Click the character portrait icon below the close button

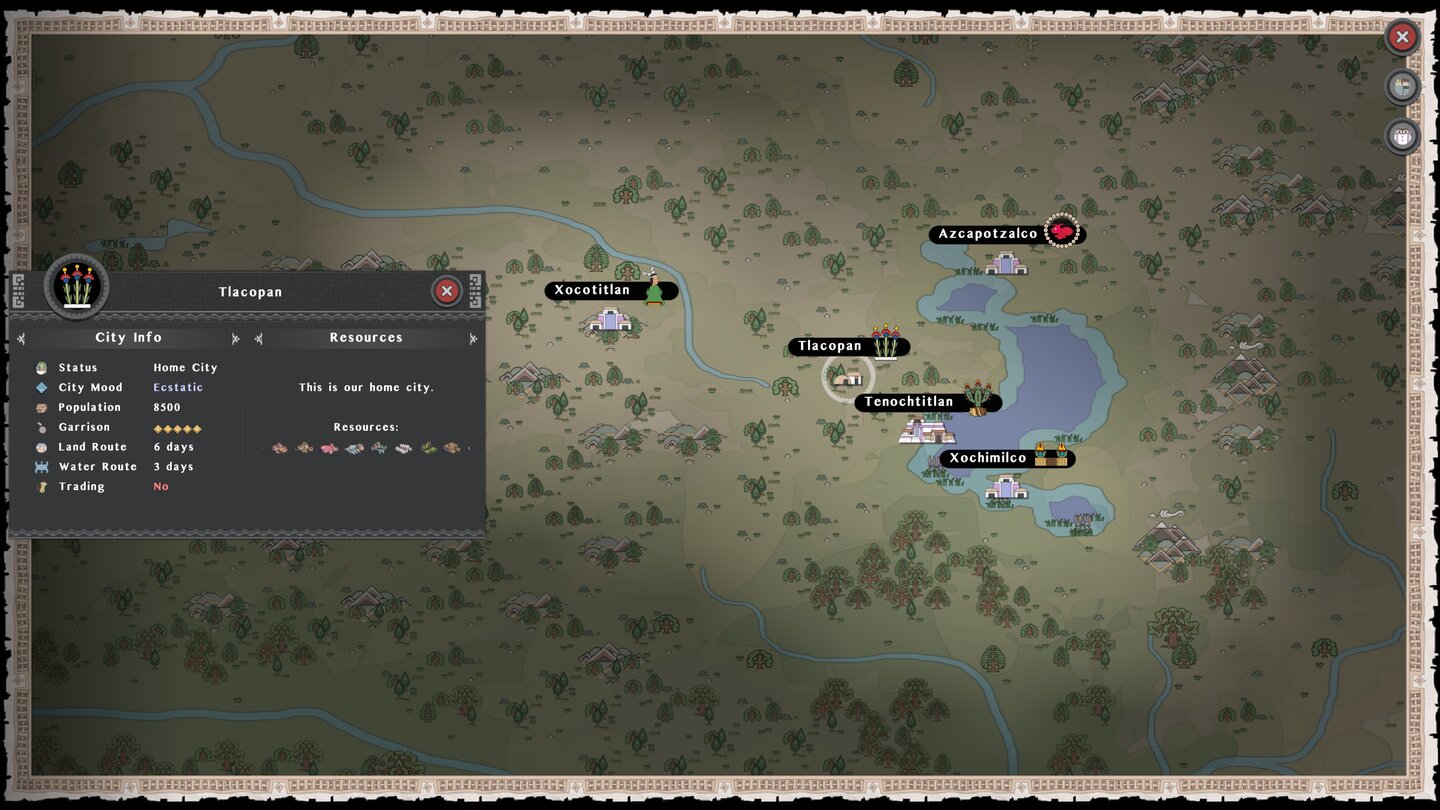click(x=1403, y=87)
